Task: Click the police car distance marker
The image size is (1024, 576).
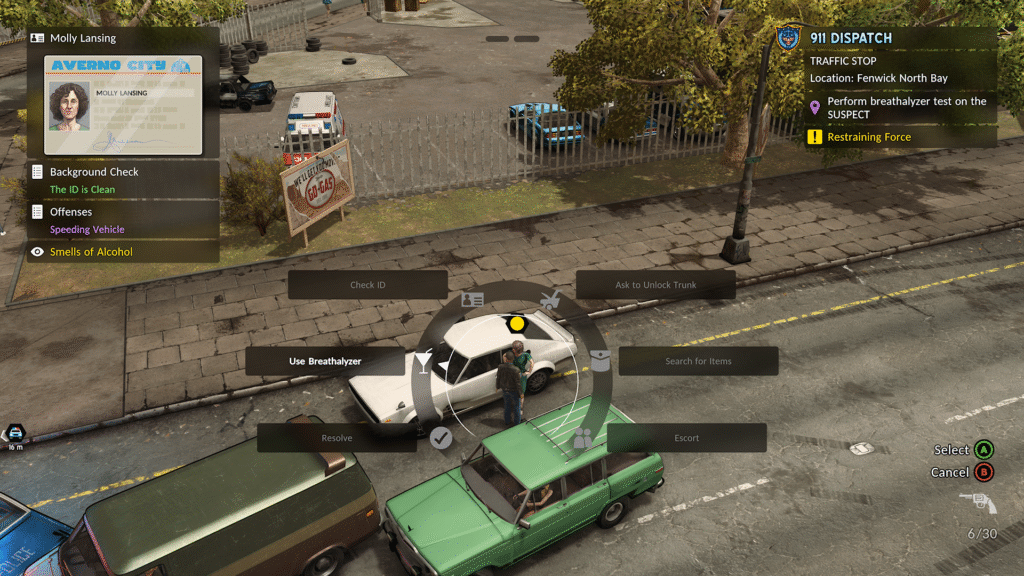Action: click(x=16, y=434)
